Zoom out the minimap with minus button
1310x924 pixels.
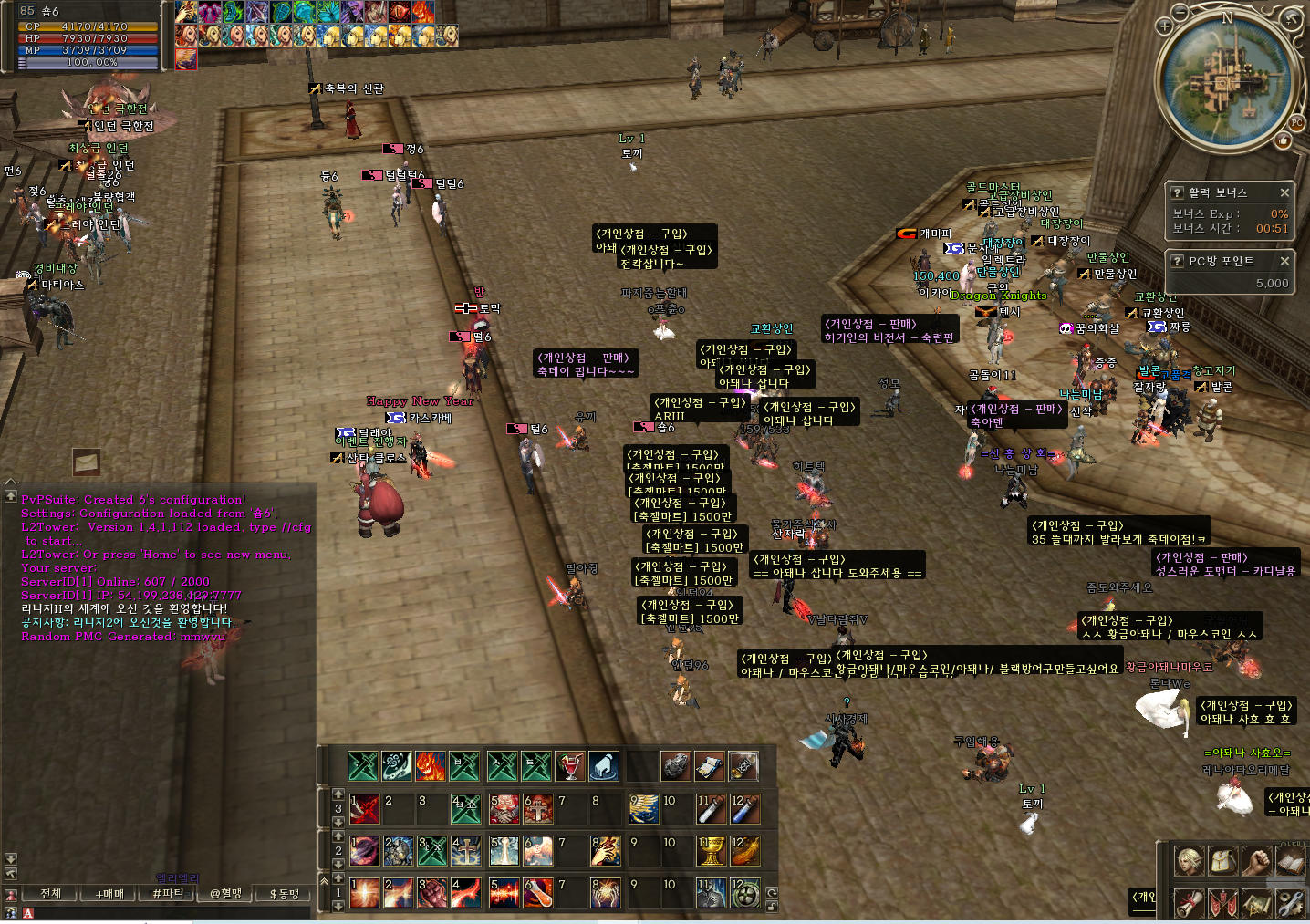(1180, 12)
